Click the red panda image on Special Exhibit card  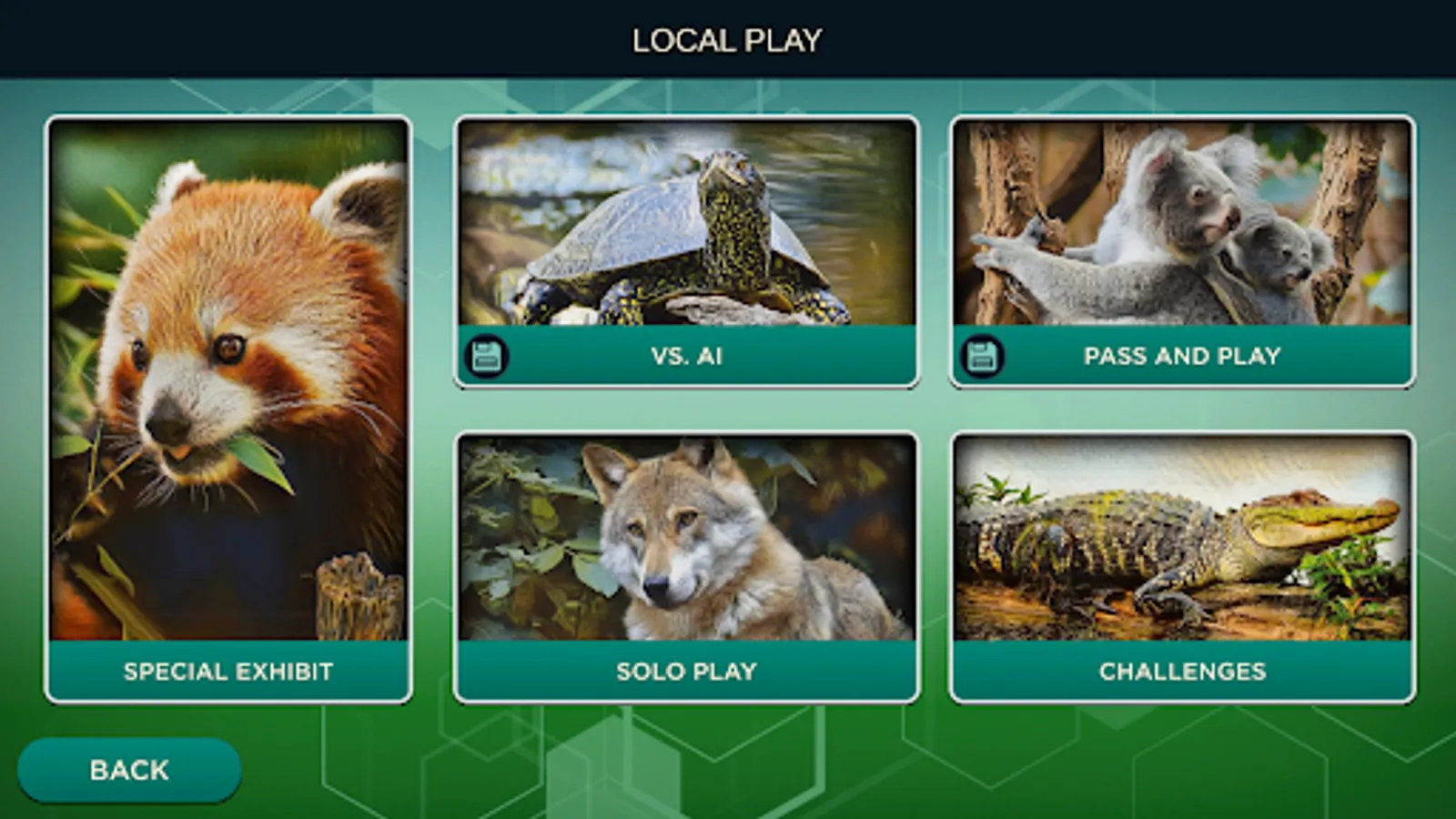(227, 382)
